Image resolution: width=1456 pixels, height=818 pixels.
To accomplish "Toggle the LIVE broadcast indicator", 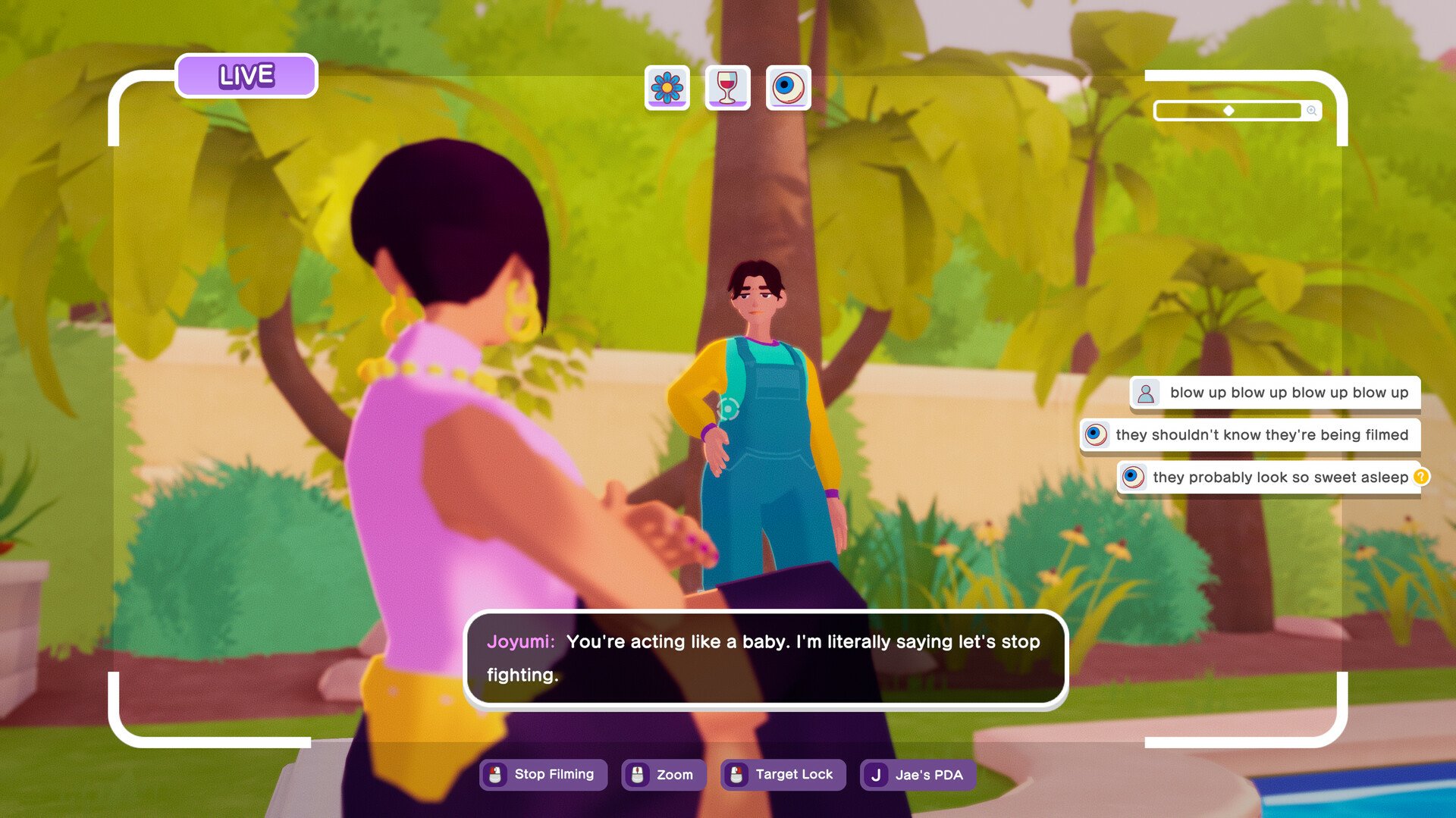I will pos(246,74).
